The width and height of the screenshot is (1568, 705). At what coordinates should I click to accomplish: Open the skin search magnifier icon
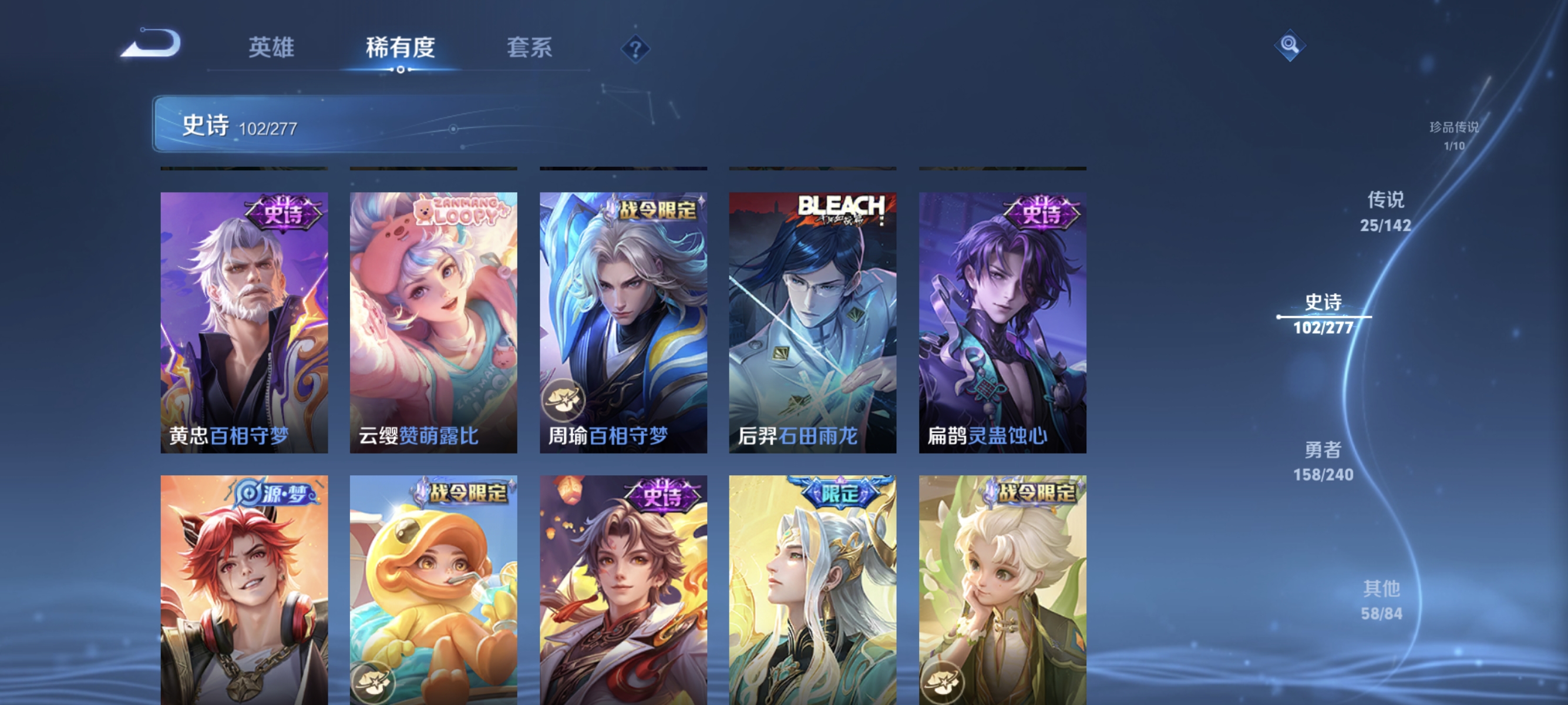(1290, 45)
